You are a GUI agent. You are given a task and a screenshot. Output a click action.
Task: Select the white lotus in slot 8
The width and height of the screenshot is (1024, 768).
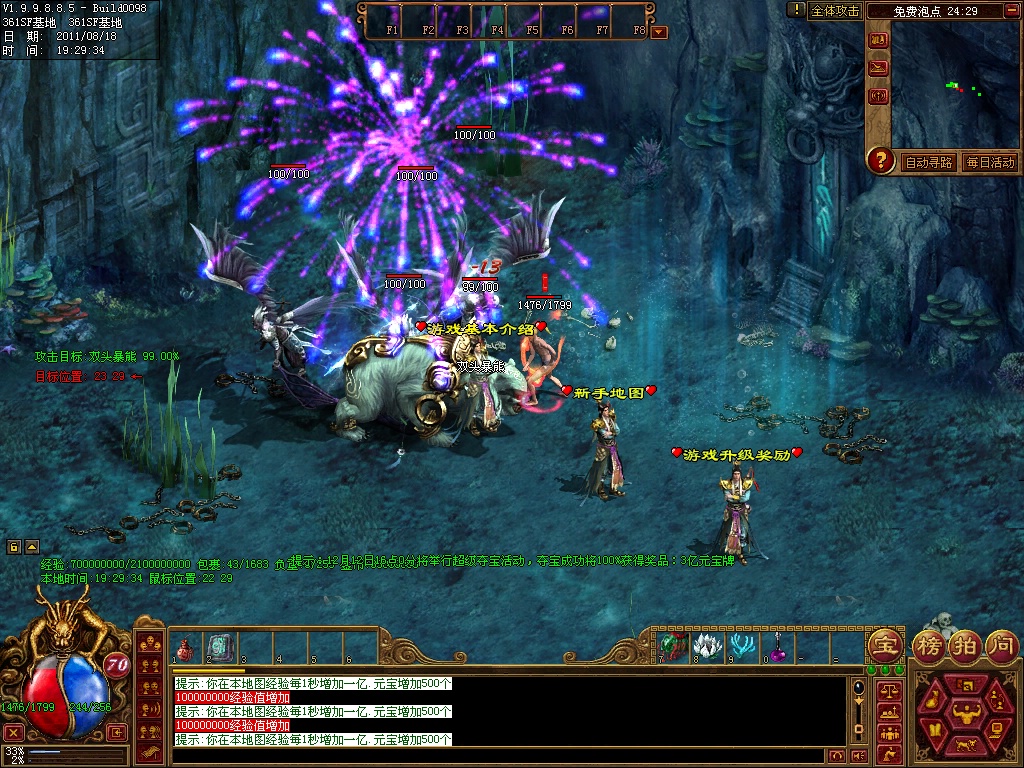click(x=707, y=646)
